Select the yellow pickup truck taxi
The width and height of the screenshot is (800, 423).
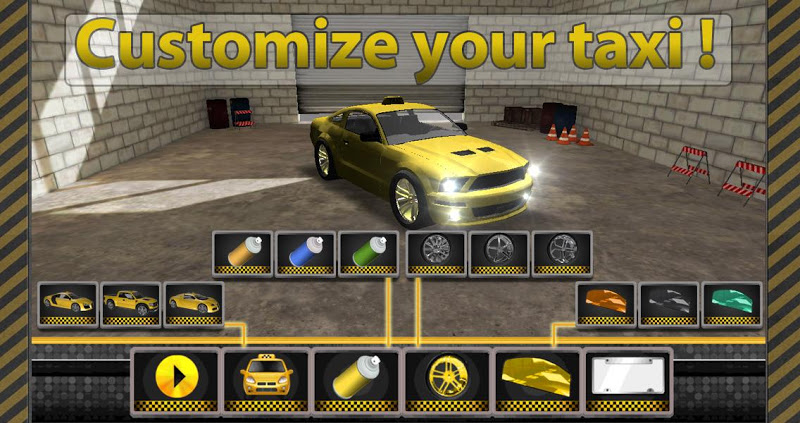coord(132,303)
